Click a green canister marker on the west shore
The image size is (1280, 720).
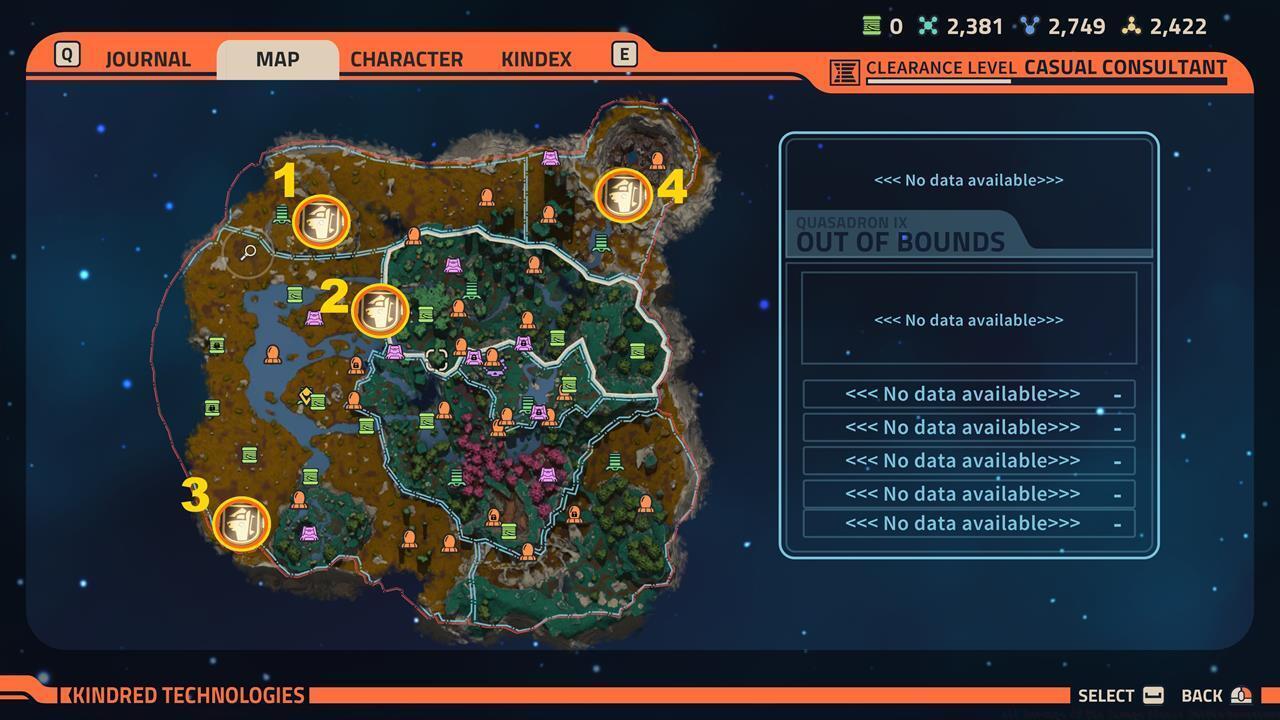216,345
